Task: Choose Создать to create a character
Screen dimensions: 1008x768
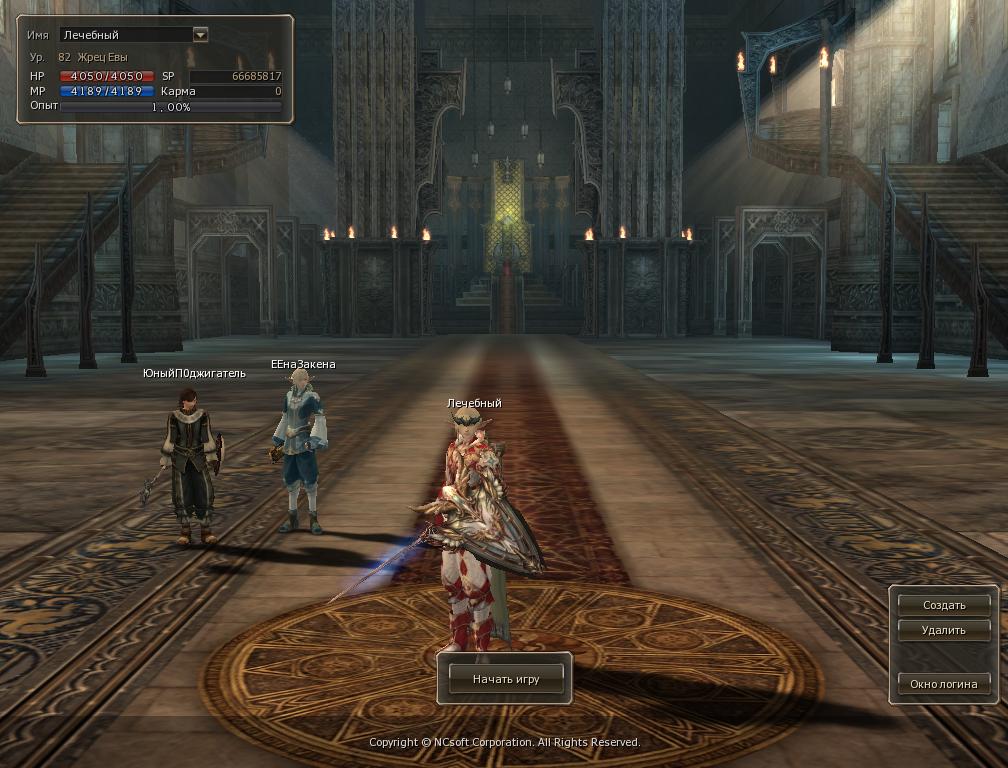Action: coord(943,605)
